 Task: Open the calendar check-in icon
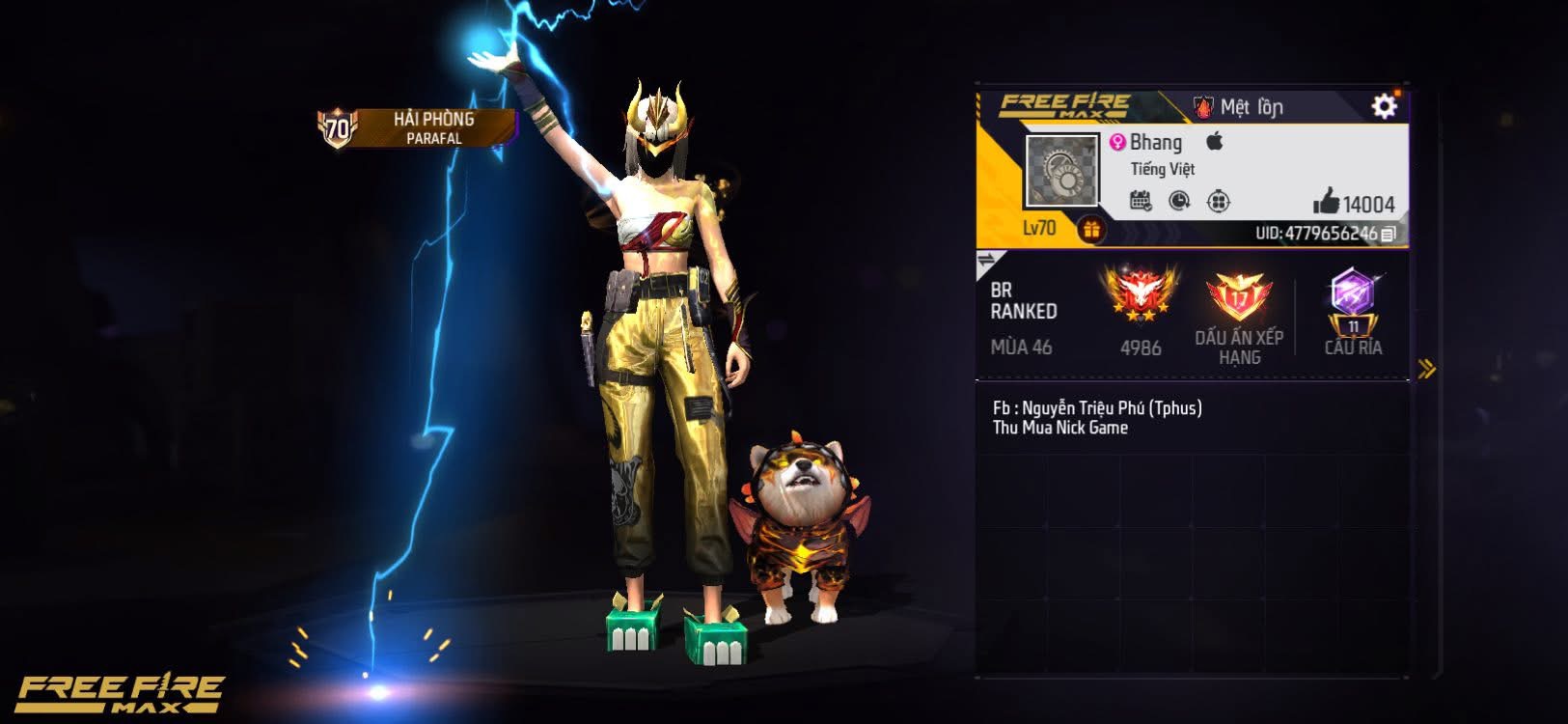click(x=1141, y=201)
